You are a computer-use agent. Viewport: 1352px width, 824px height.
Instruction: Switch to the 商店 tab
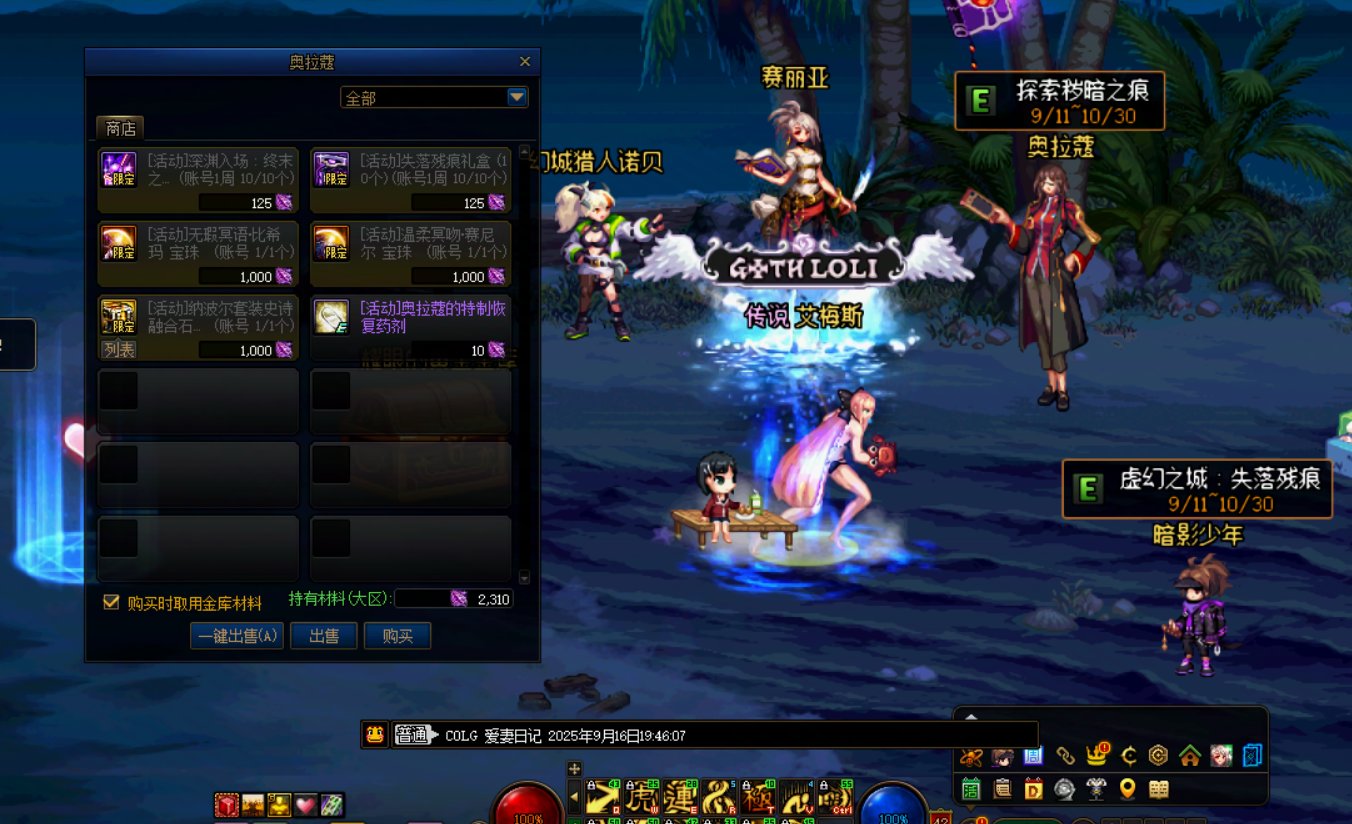click(120, 128)
